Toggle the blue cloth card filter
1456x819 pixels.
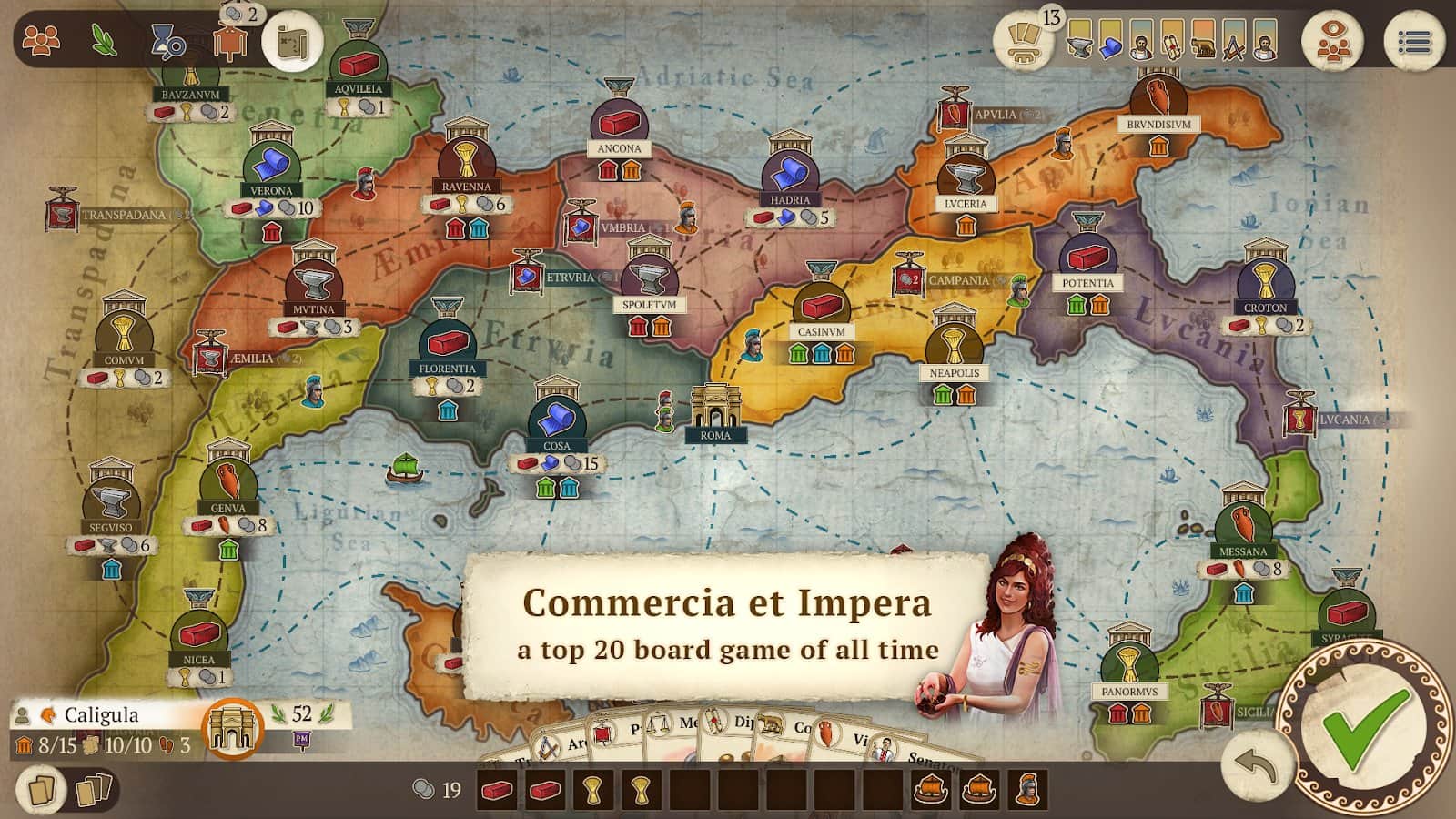1109,41
